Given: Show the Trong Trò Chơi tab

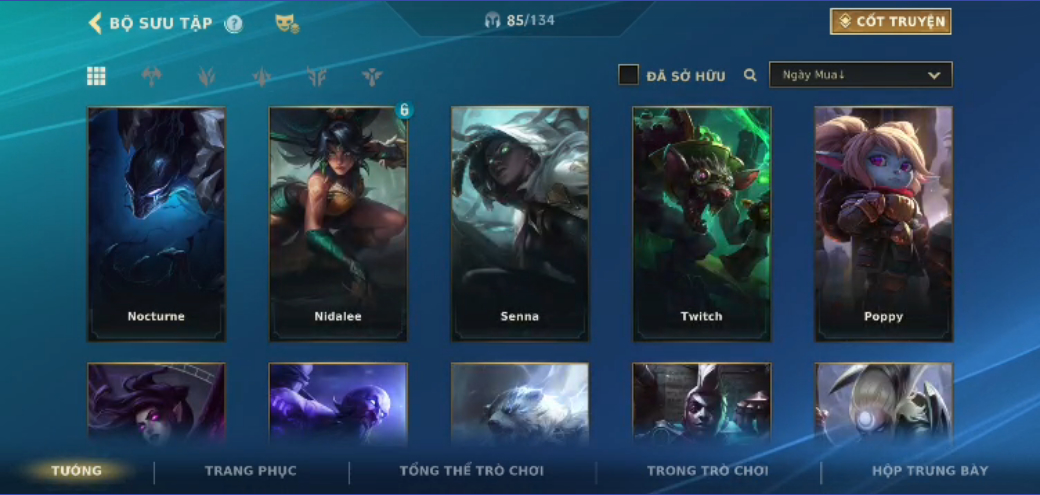Looking at the screenshot, I should 708,471.
